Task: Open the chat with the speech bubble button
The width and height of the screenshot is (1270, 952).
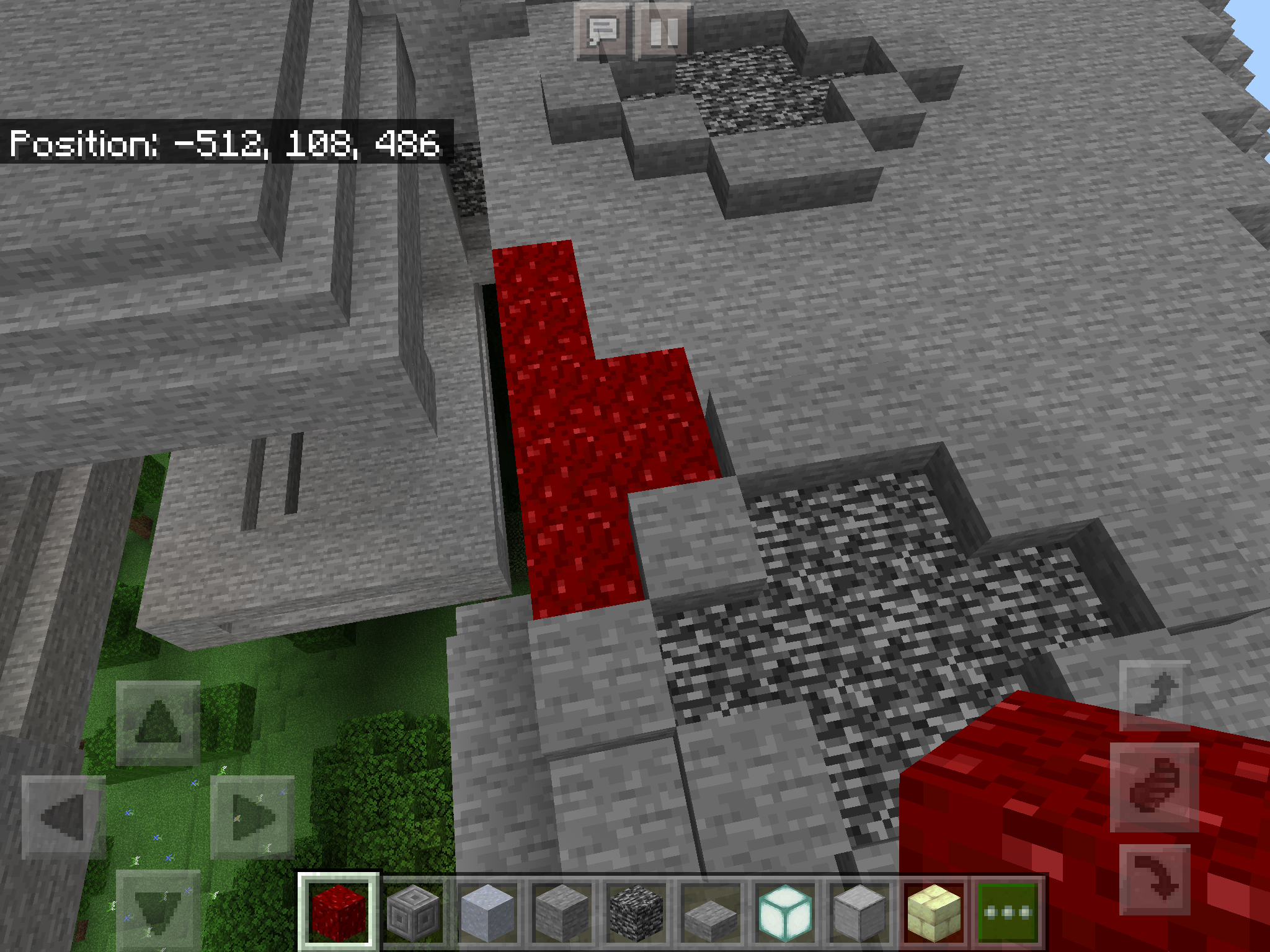Action: (602, 31)
